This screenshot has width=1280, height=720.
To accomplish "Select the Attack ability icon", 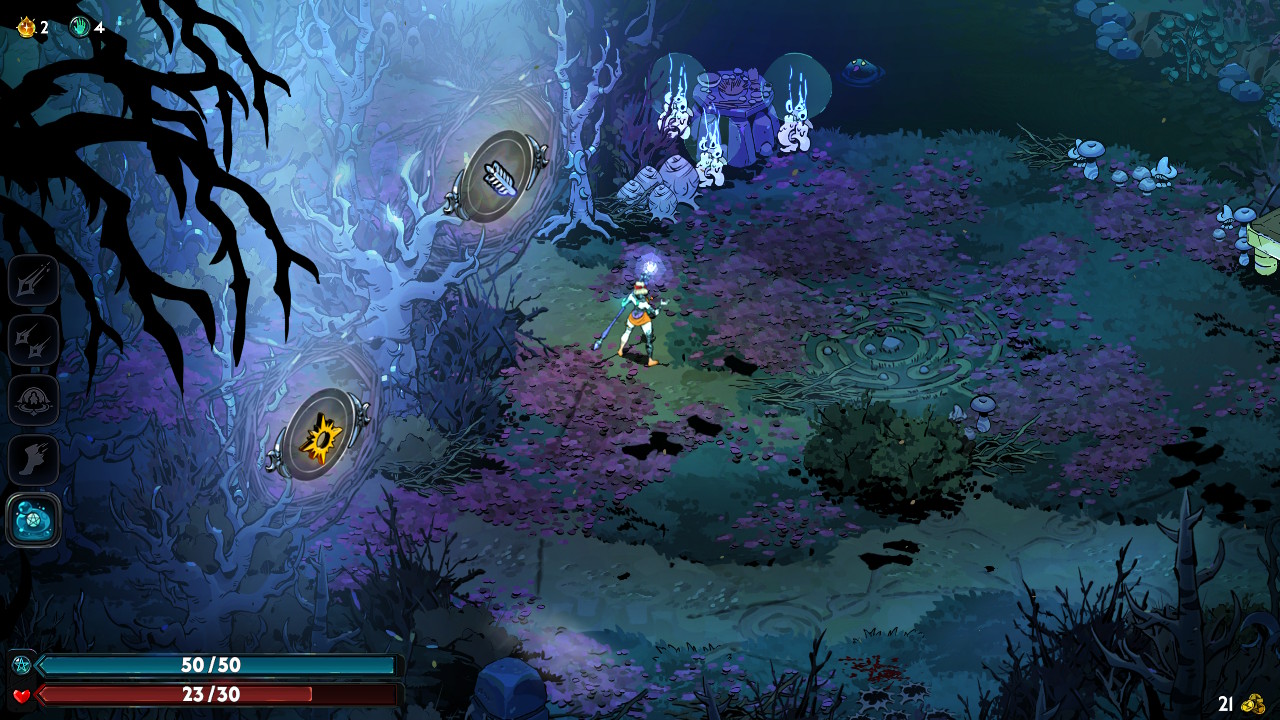I will 33,281.
